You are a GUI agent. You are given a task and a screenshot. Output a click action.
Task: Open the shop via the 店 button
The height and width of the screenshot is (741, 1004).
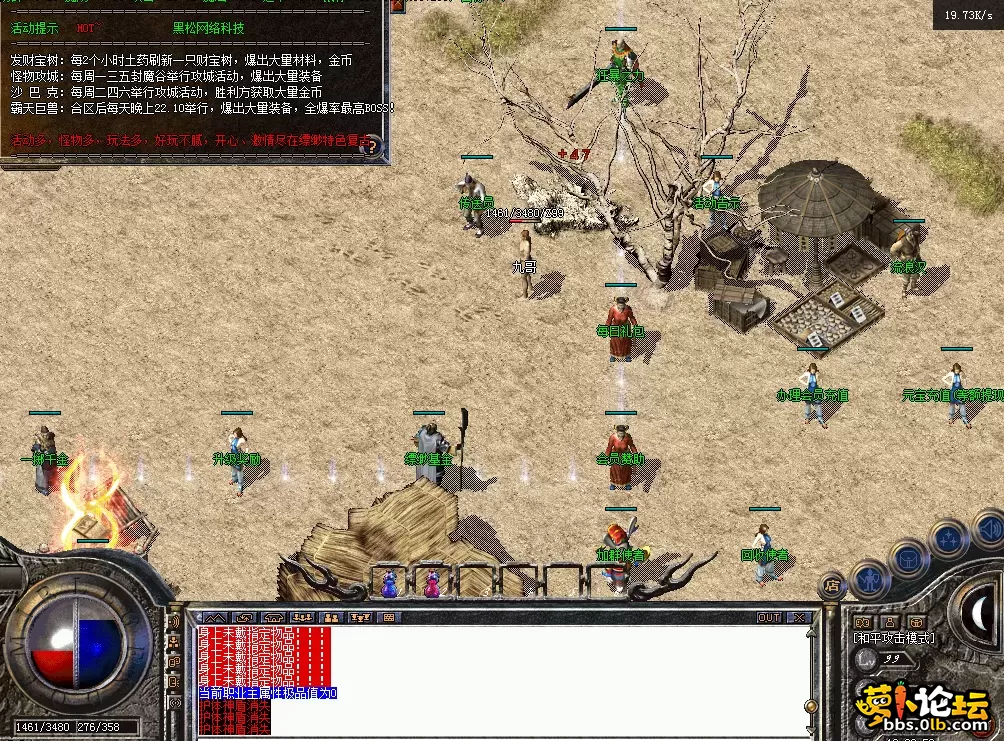coord(832,585)
